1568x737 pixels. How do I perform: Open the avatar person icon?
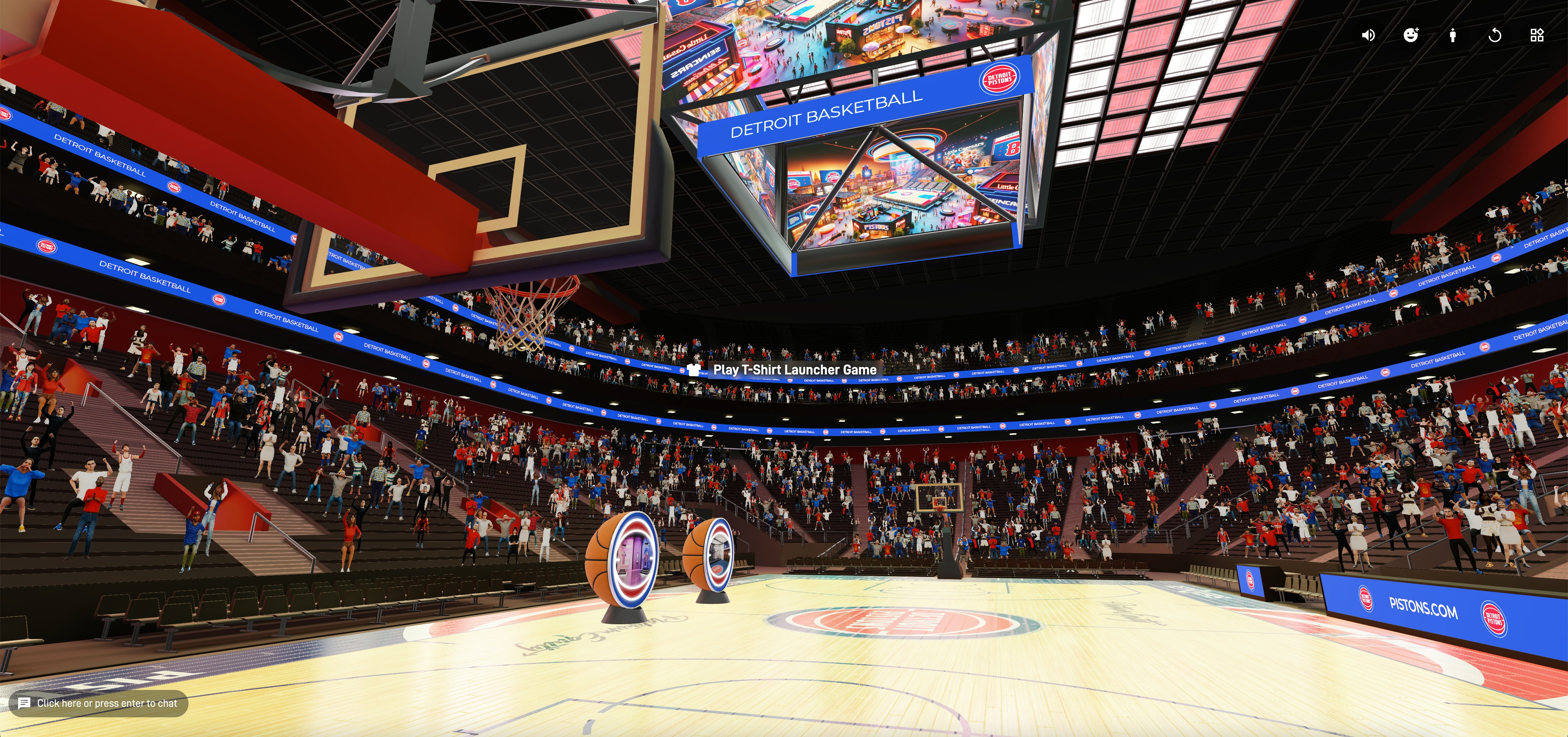[x=1453, y=35]
